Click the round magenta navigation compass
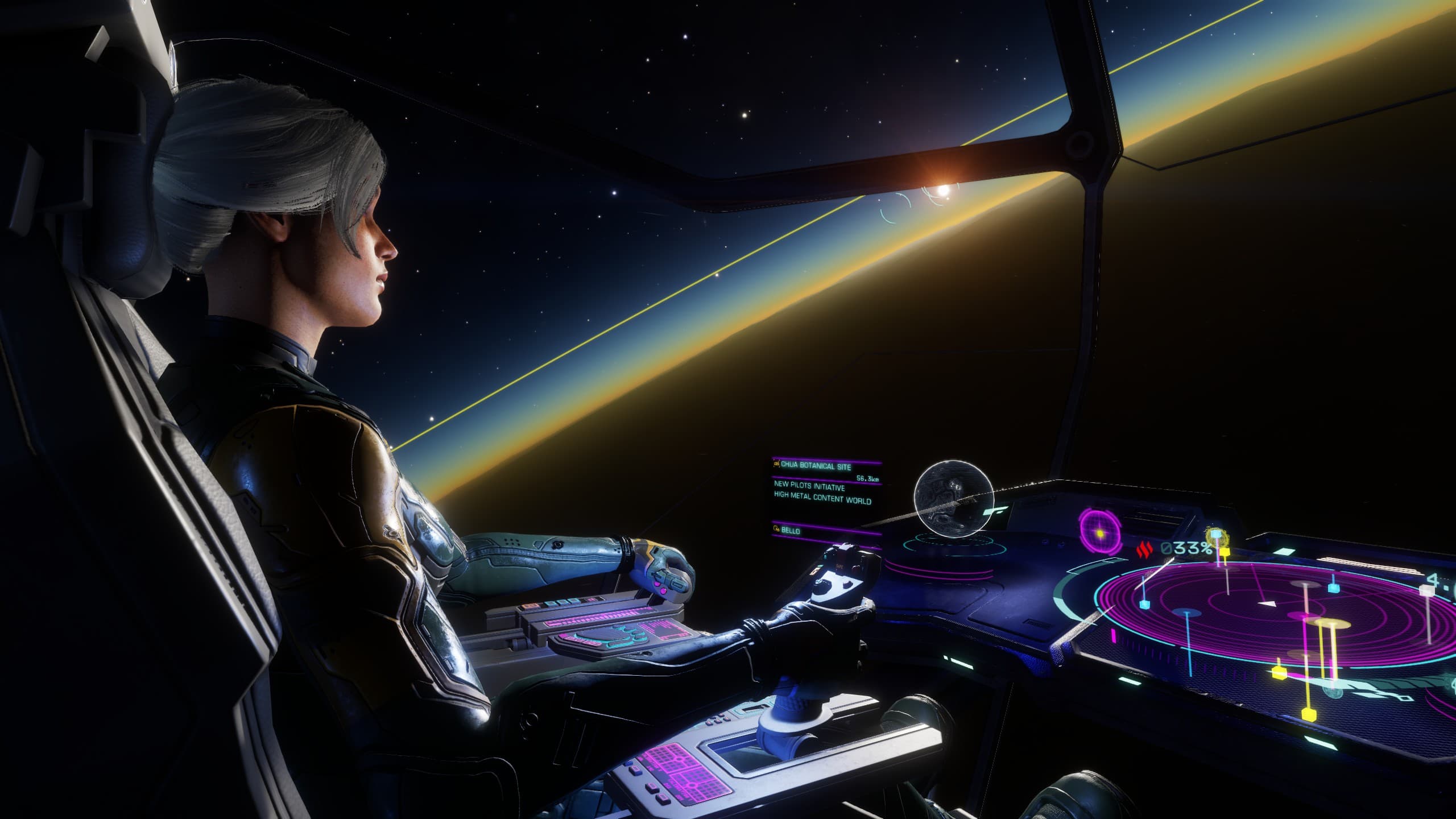This screenshot has height=819, width=1456. pos(1100,533)
